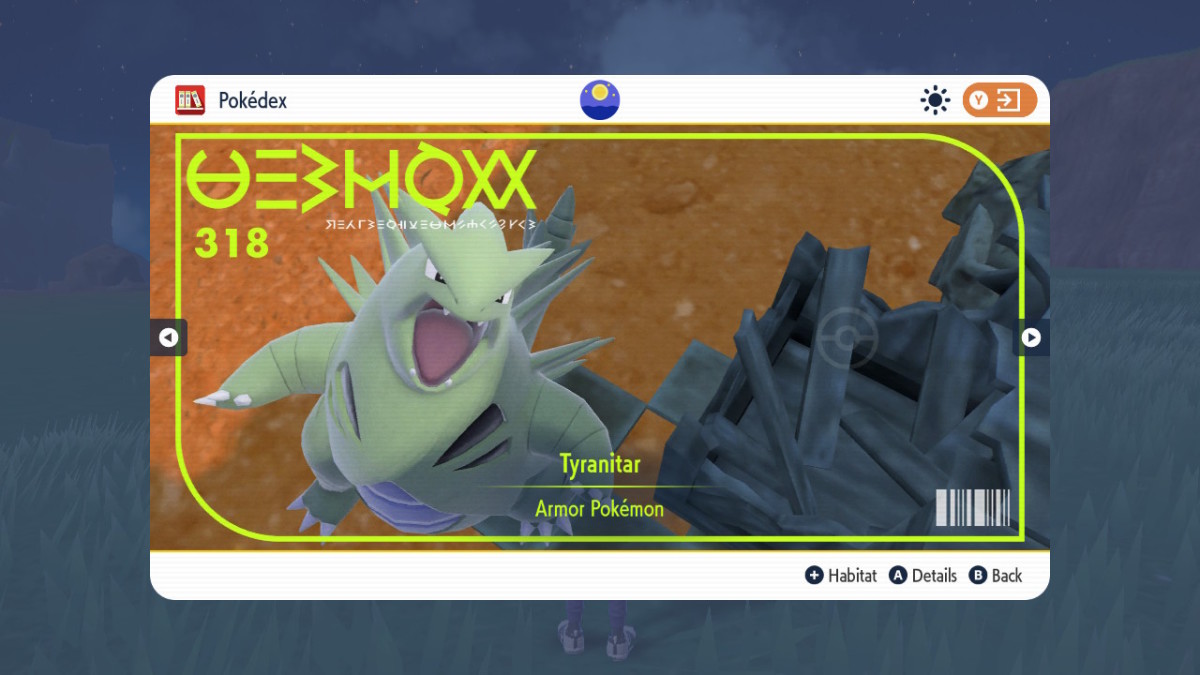Show Tyranitar's Details page
Viewport: 1200px width, 675px height.
pyautogui.click(x=924, y=575)
